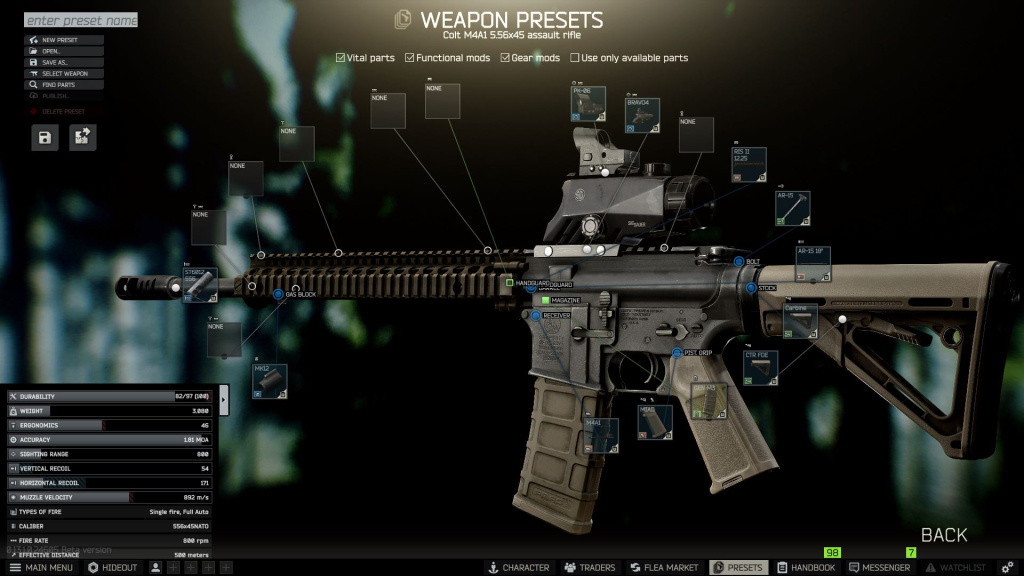Switch to the Hideout tab
The height and width of the screenshot is (576, 1024).
113,568
